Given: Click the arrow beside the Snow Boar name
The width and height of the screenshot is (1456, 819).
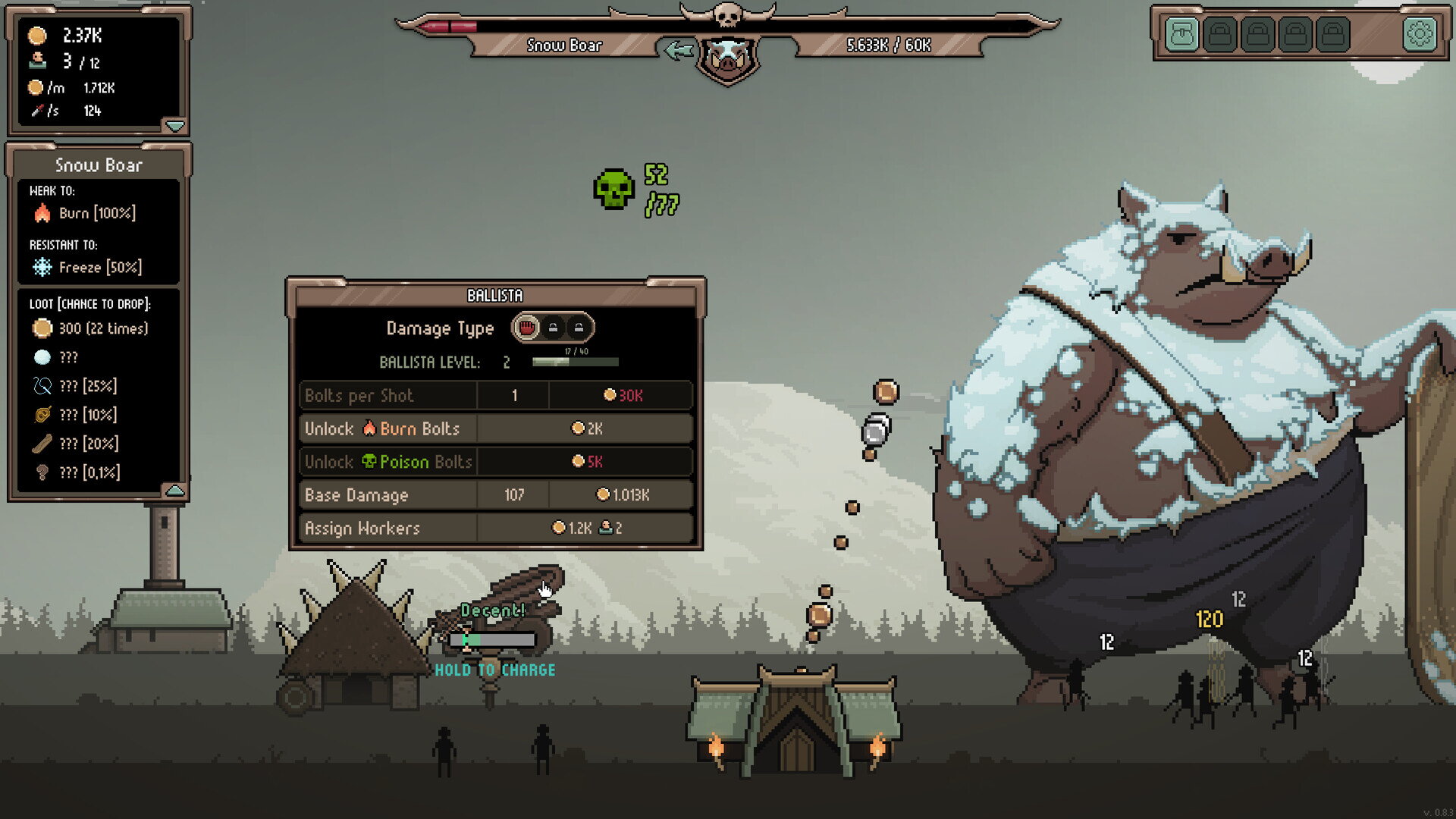Looking at the screenshot, I should pos(678,50).
